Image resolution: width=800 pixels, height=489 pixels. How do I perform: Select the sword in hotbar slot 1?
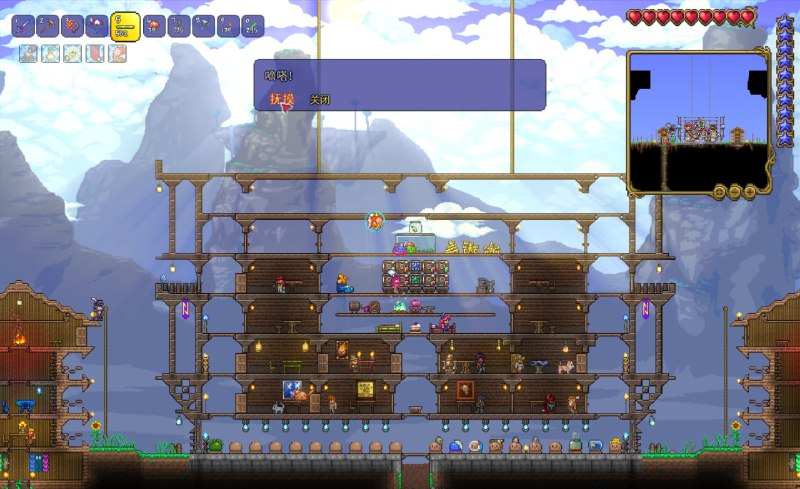(x=23, y=24)
